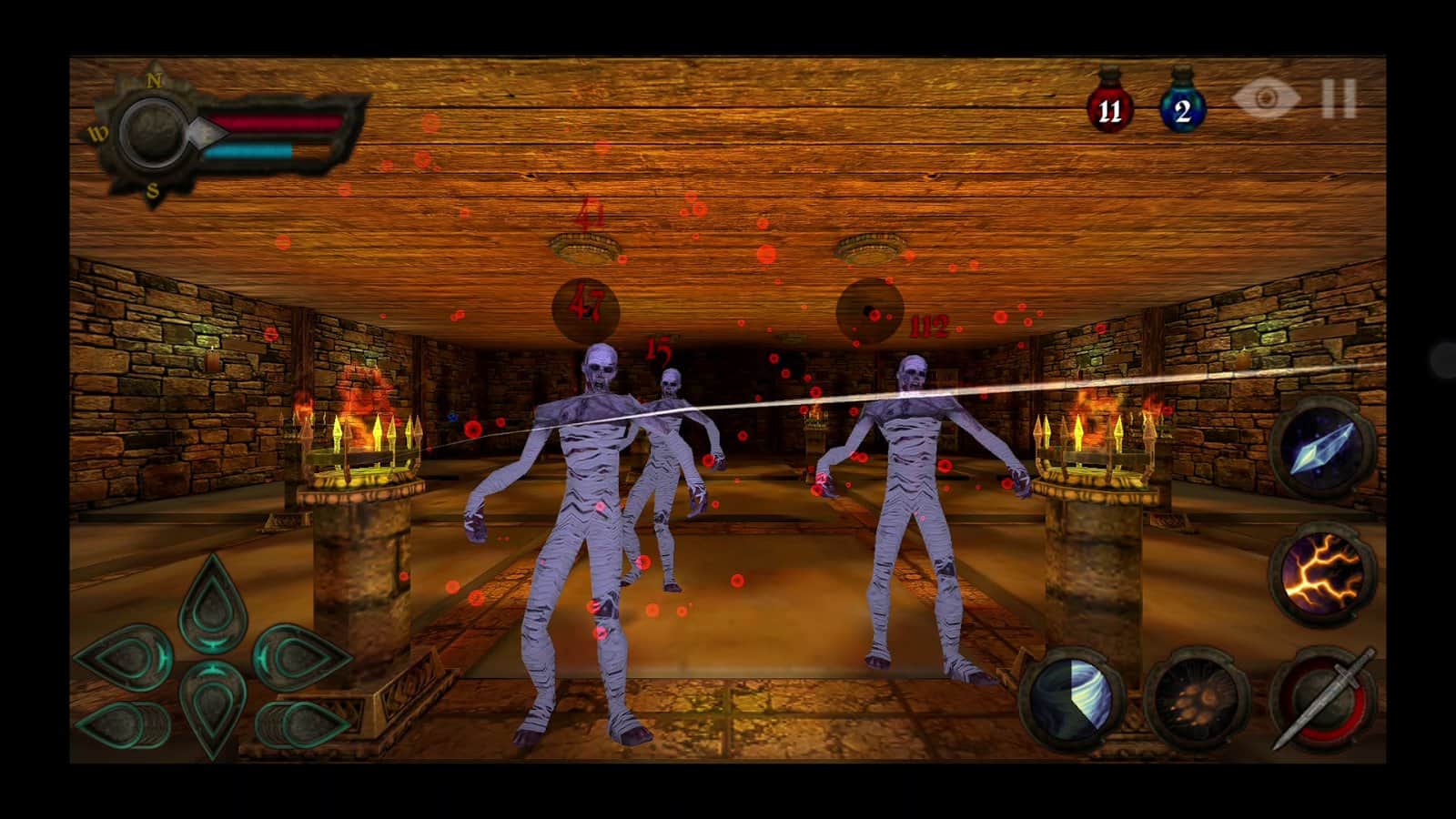This screenshot has width=1456, height=819.
Task: Strafe right using the right arrow
Action: 300,660
